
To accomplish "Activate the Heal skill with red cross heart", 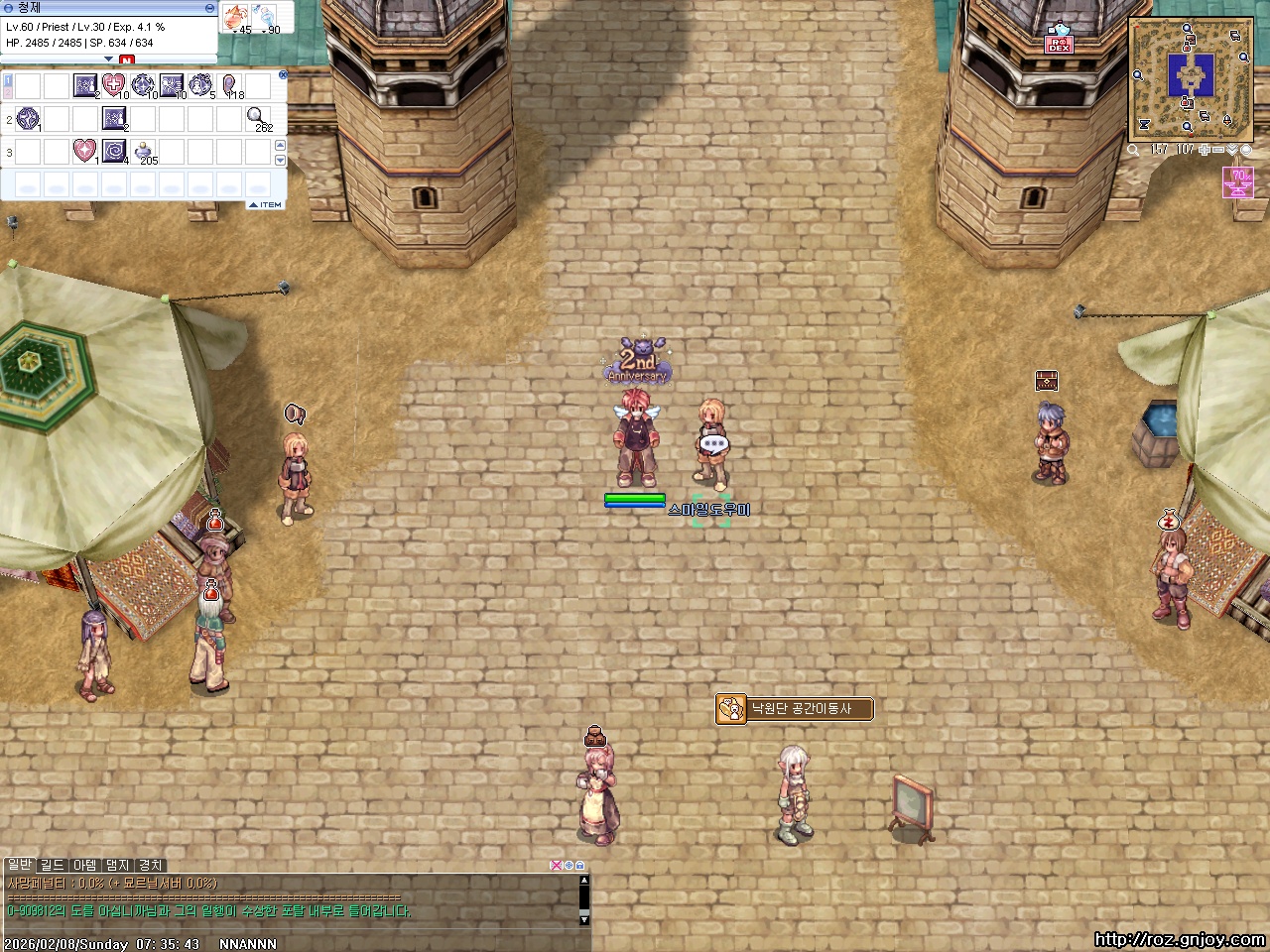I will (114, 85).
